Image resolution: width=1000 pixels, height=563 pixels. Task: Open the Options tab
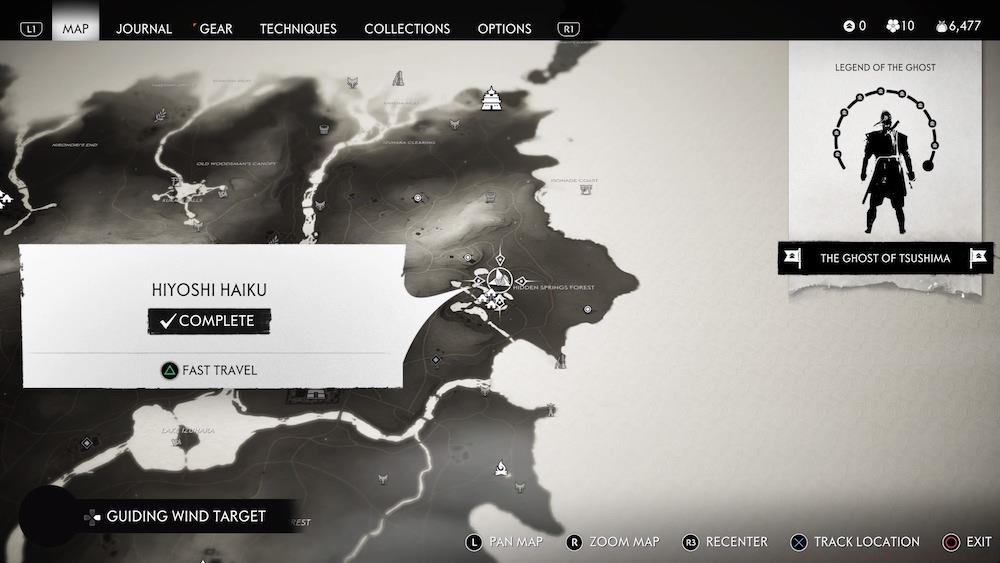point(505,29)
